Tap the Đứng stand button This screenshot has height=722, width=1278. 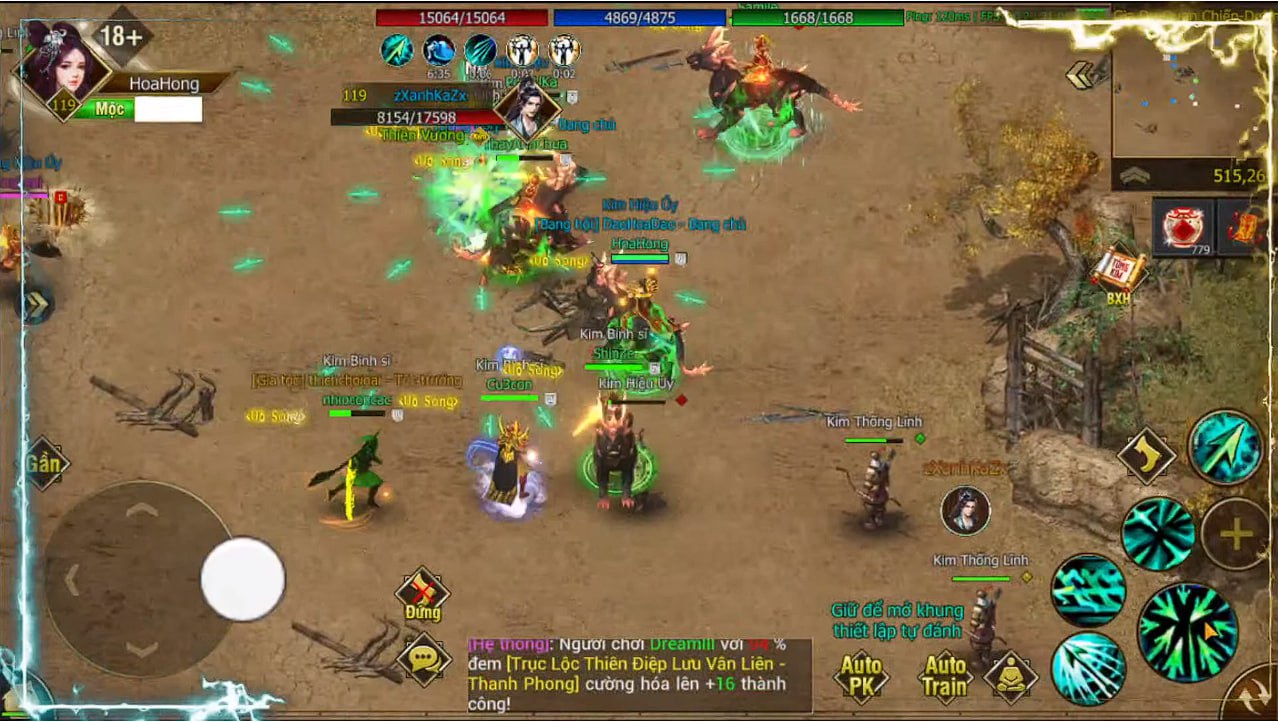[x=422, y=596]
